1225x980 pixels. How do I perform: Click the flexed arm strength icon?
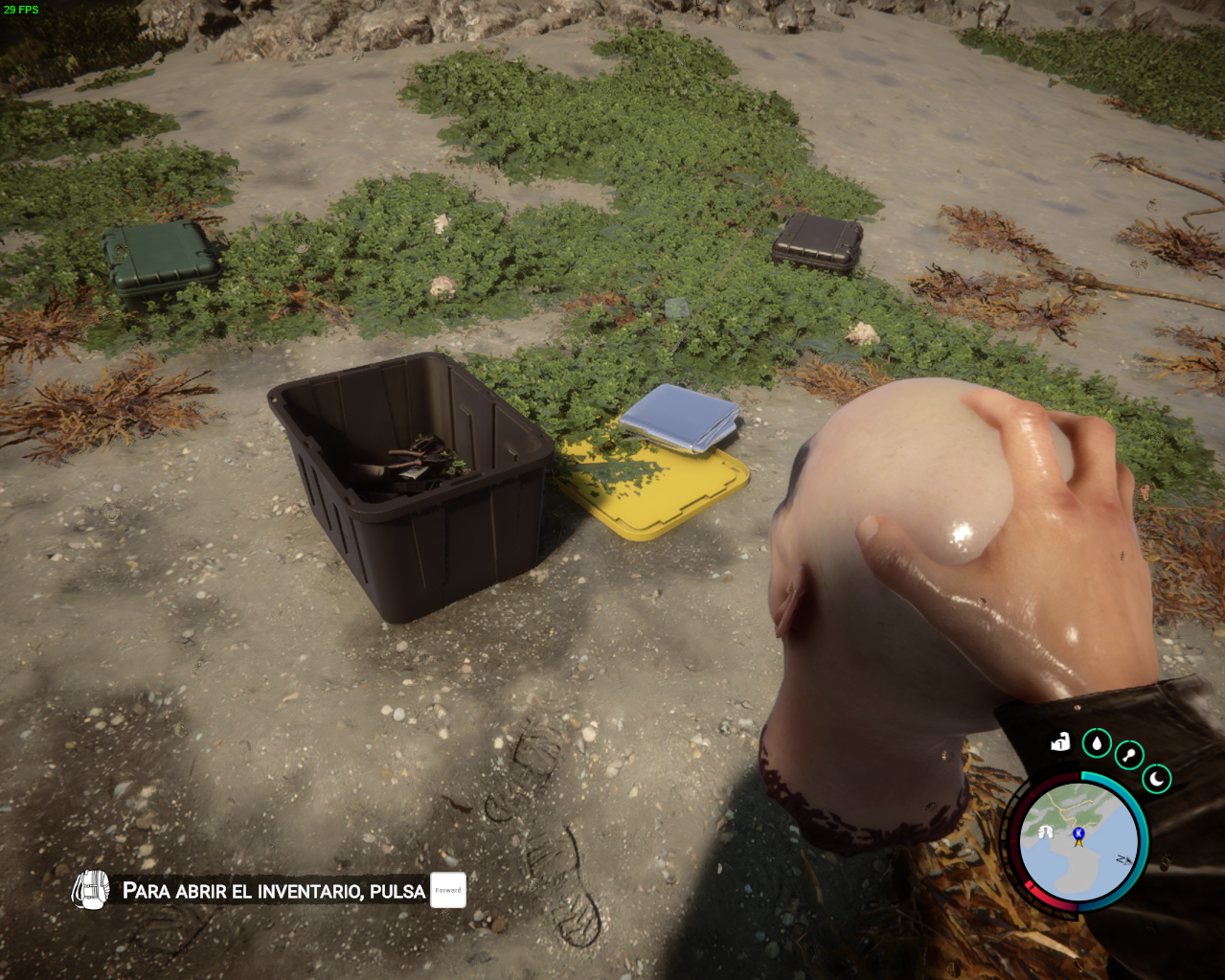coord(1059,741)
